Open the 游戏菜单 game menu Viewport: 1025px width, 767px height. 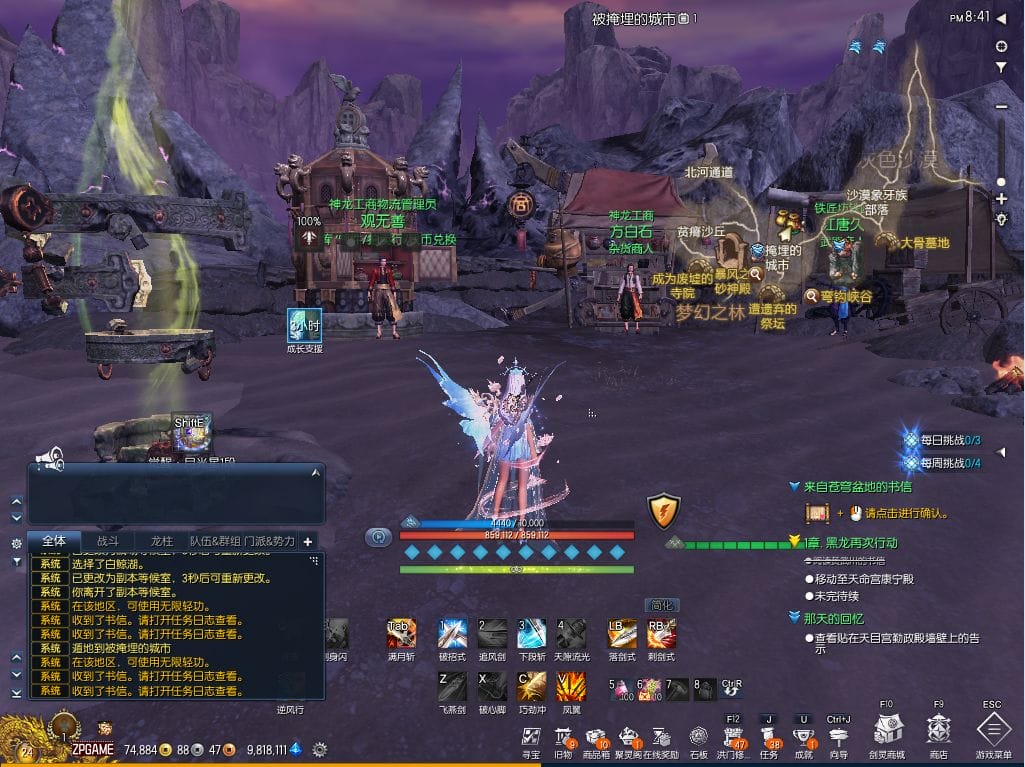pyautogui.click(x=992, y=729)
